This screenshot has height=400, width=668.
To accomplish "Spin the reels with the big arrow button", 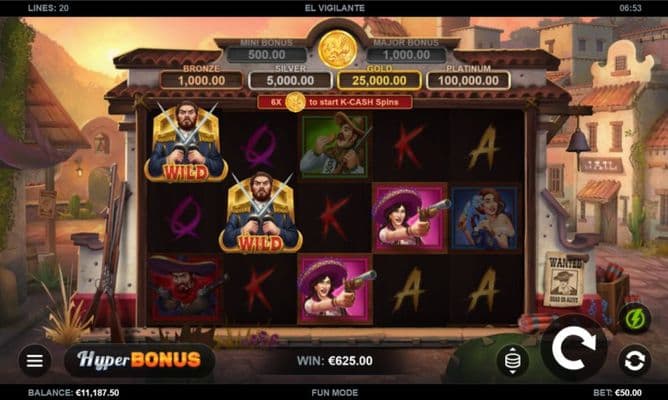I will coord(574,348).
